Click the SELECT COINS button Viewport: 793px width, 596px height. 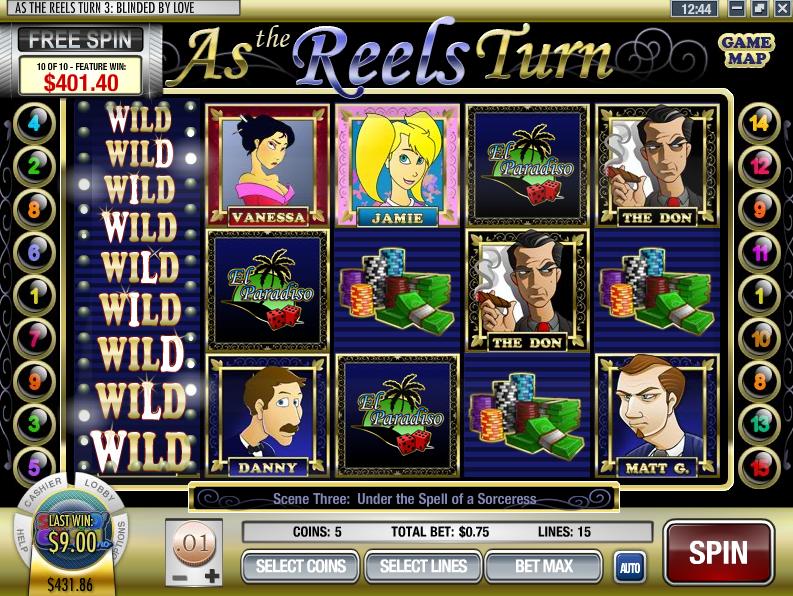(301, 566)
